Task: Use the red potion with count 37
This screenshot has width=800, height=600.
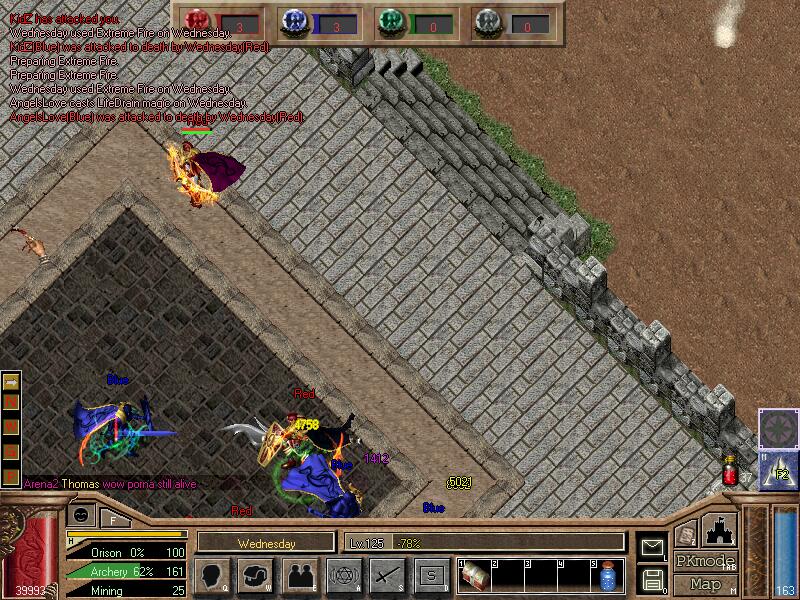Action: pos(730,471)
